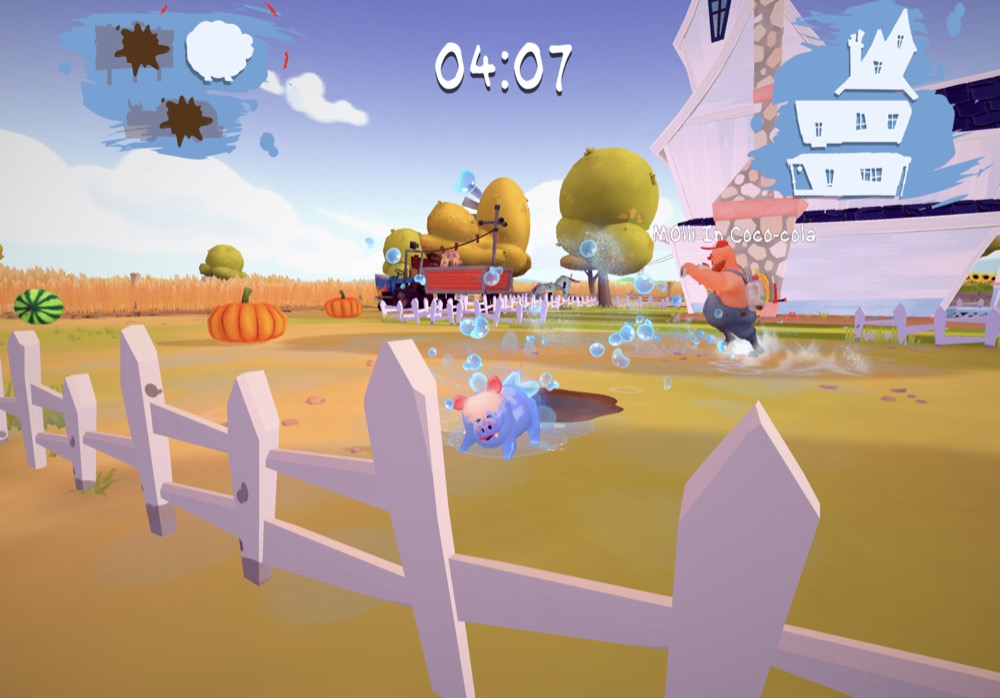Viewport: 1000px width, 698px height.
Task: Click the white sheep silhouette icon
Action: pos(219,50)
